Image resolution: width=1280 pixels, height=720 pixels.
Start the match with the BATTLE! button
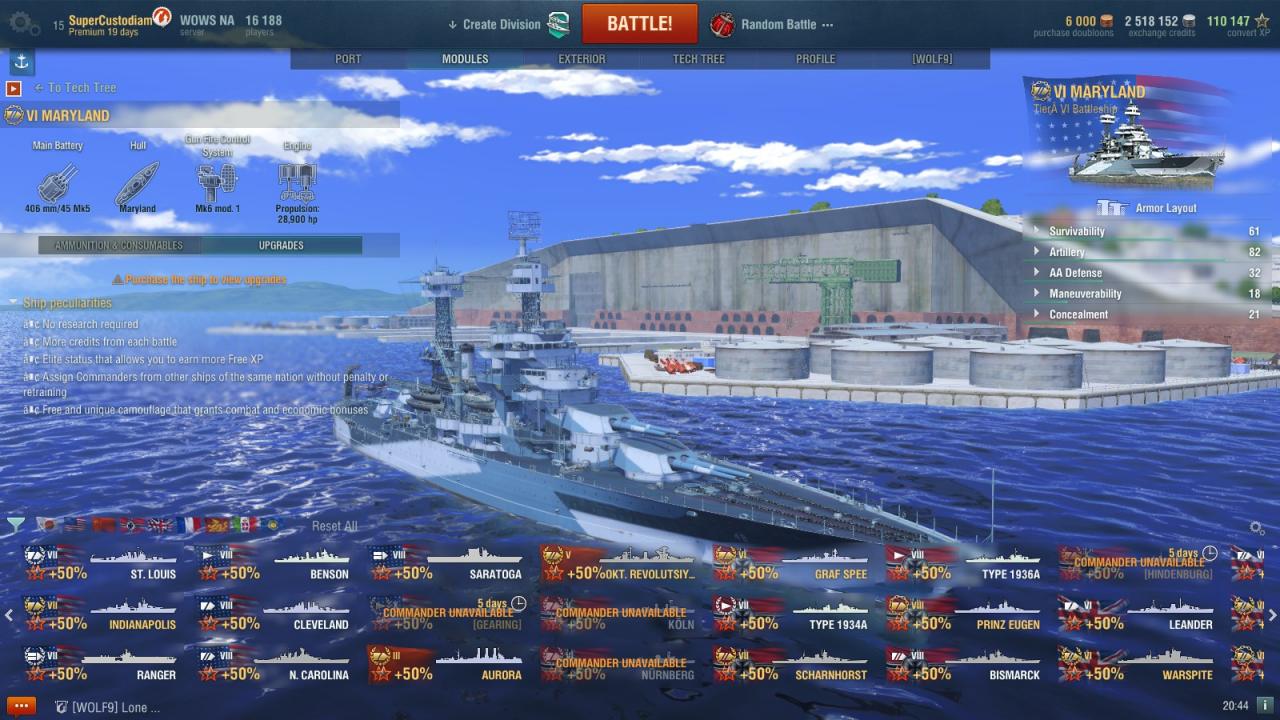click(639, 24)
